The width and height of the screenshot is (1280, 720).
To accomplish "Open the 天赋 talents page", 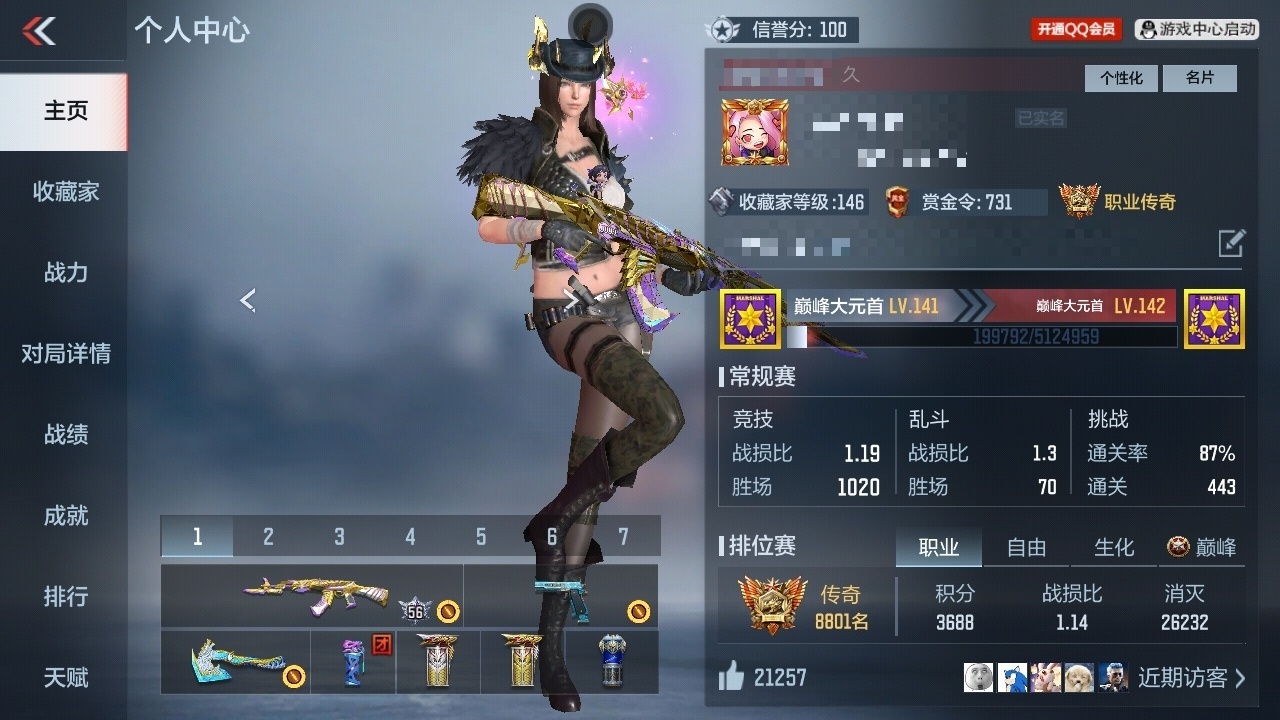I will click(65, 677).
